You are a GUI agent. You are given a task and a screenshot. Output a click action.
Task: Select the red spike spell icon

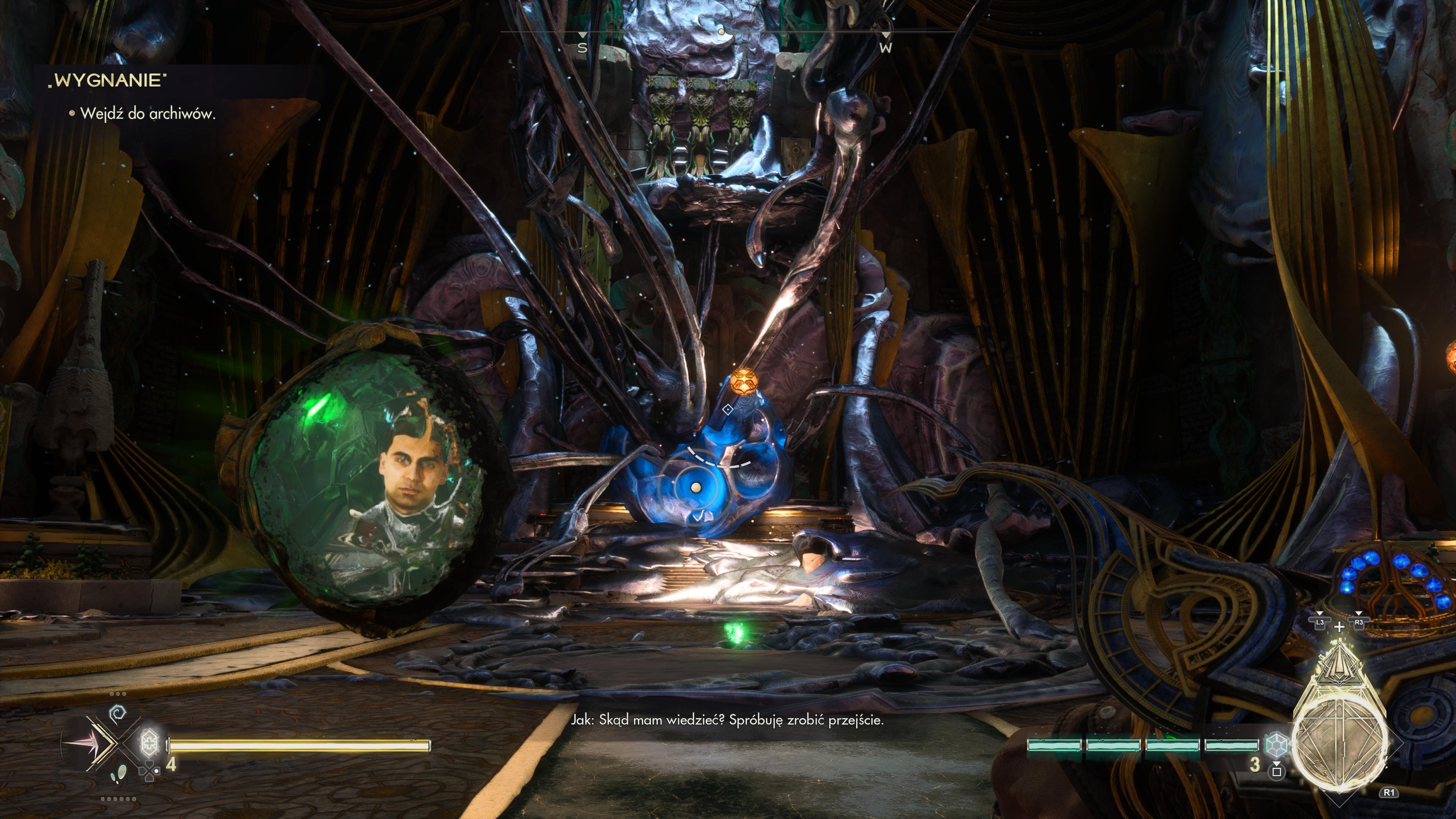tap(85, 743)
